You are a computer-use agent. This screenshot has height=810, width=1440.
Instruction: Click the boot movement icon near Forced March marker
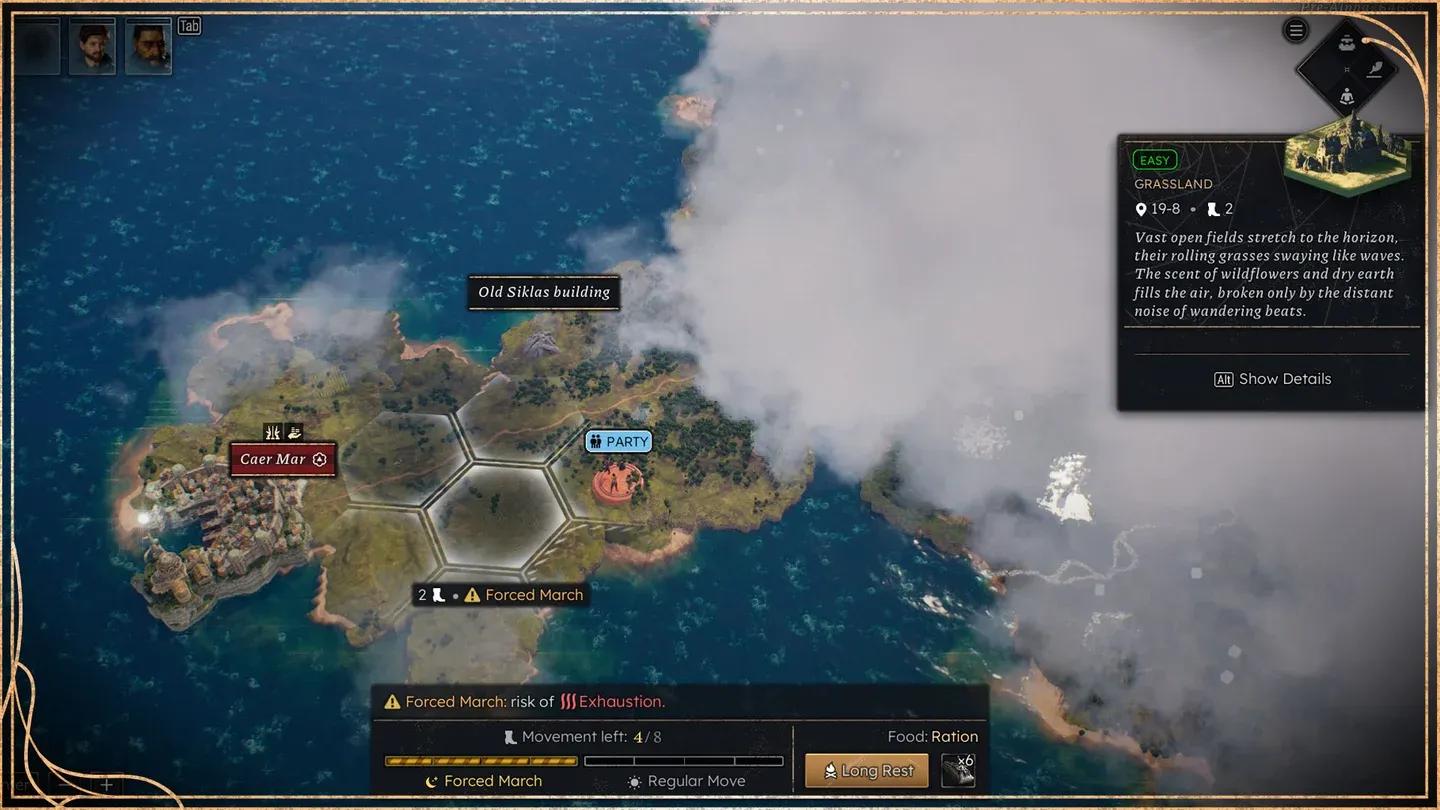point(437,594)
